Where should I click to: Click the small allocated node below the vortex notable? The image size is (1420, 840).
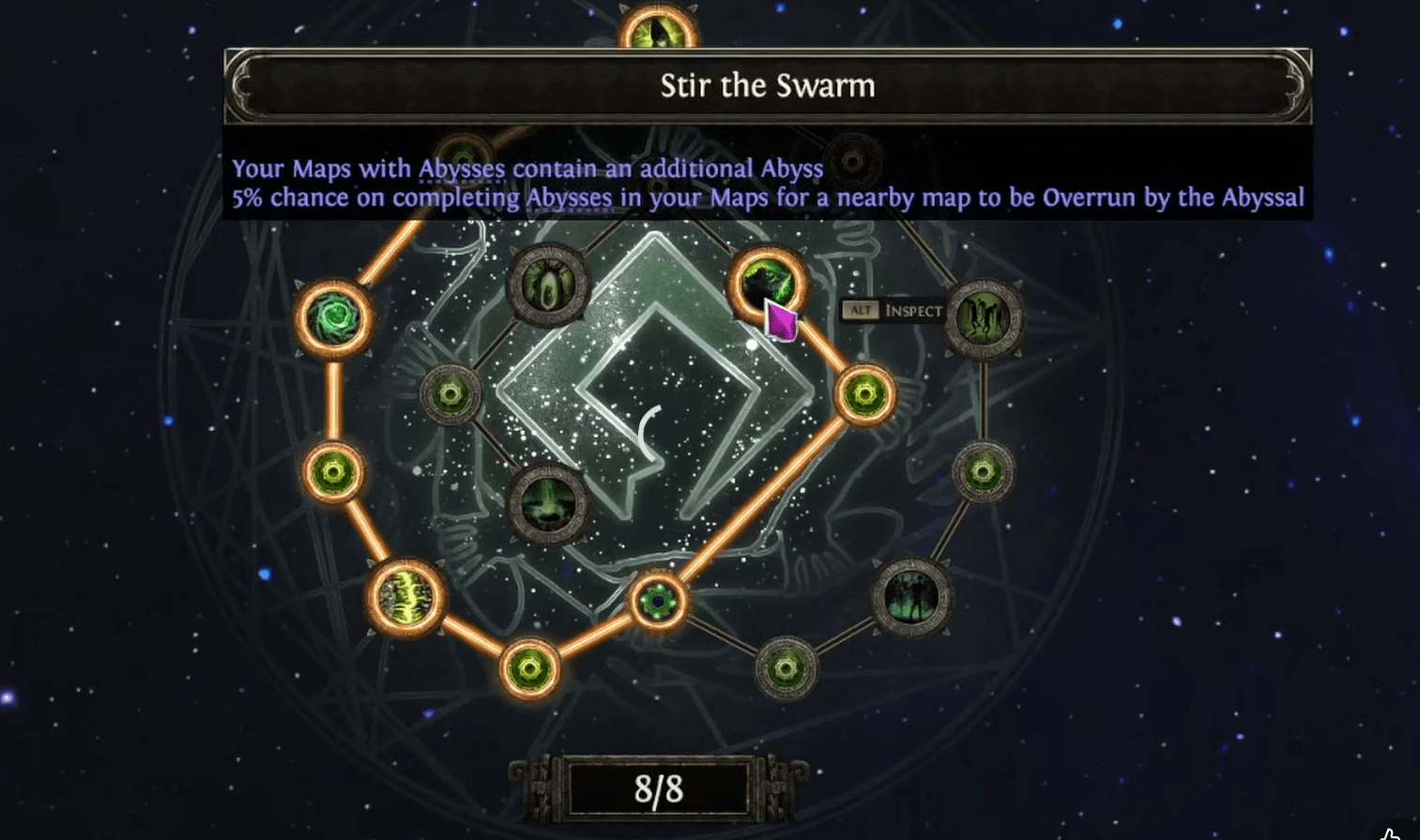click(333, 471)
